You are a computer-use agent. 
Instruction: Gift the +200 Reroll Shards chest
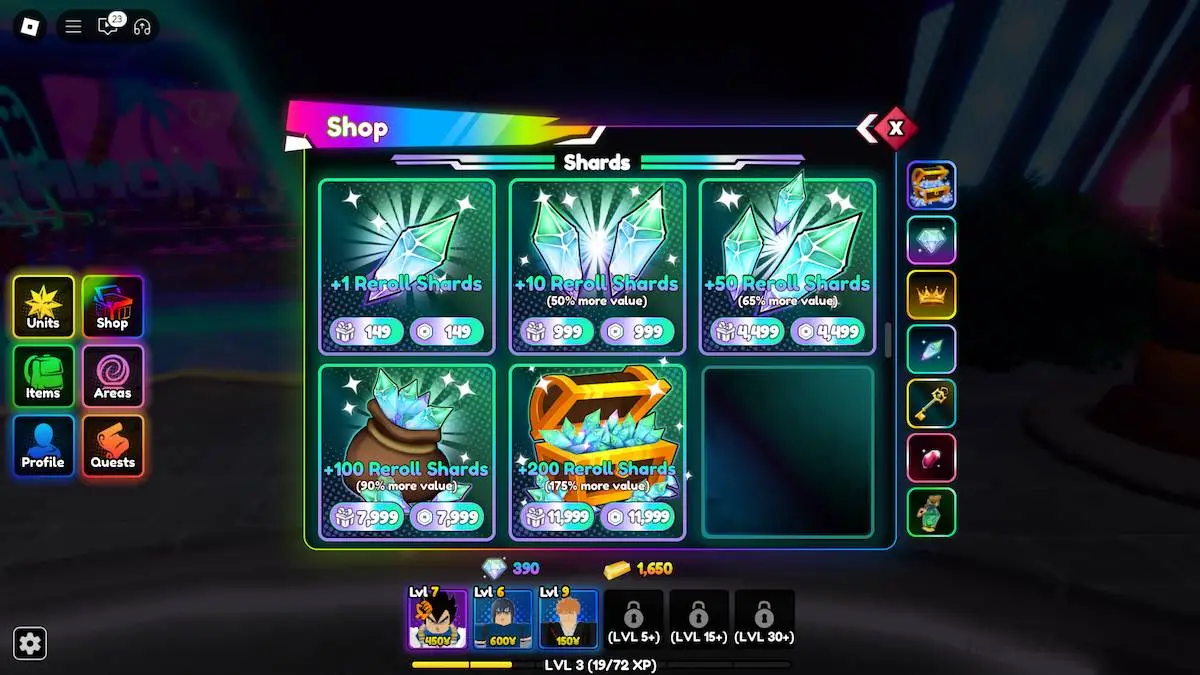(556, 517)
